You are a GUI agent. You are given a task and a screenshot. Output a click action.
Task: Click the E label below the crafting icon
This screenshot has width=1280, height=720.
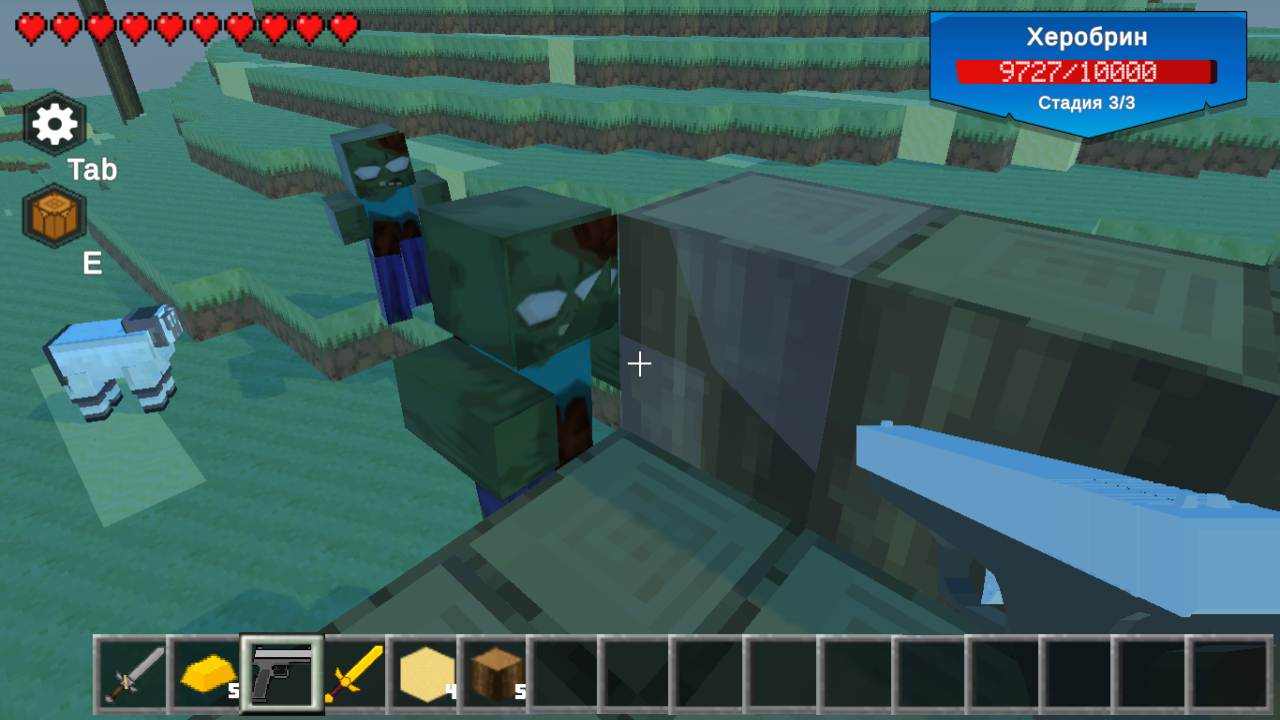(91, 264)
